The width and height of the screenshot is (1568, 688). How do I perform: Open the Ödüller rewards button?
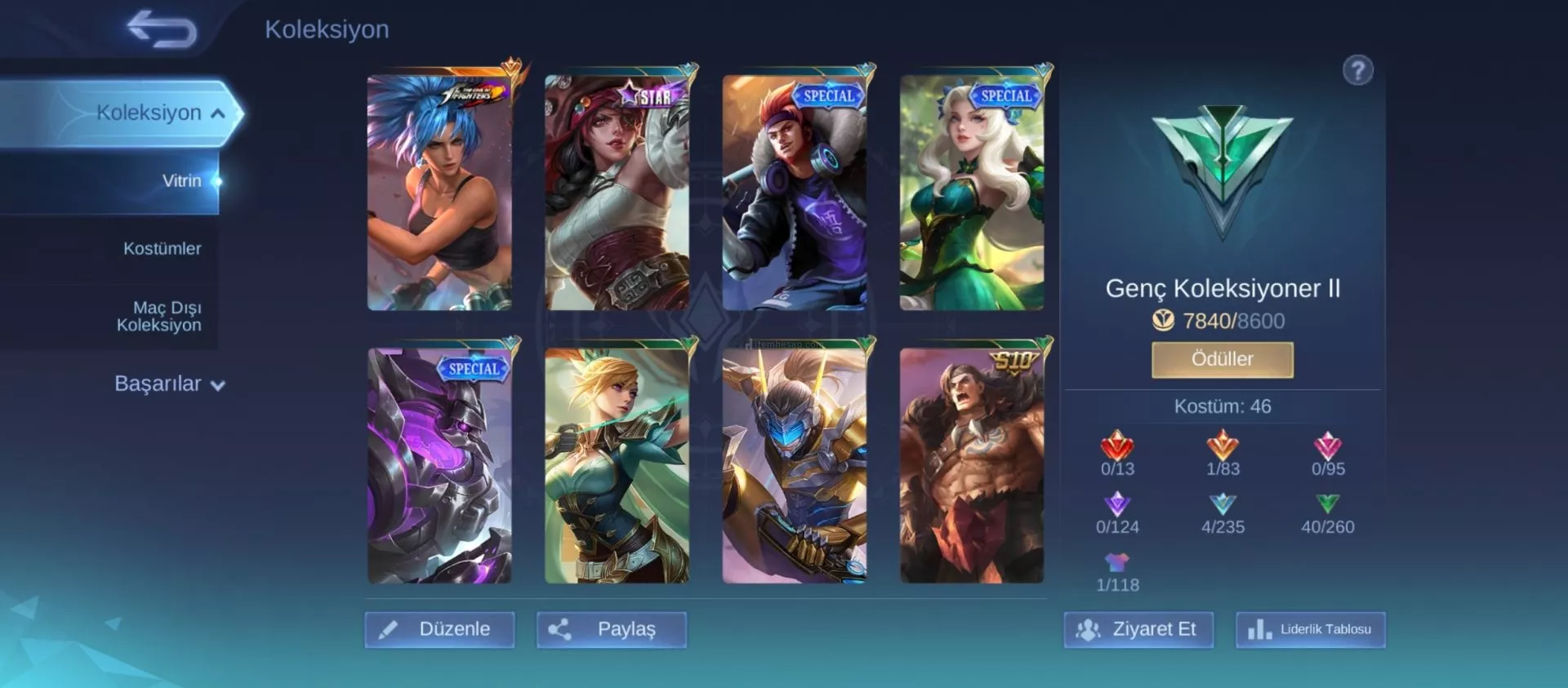(x=1222, y=359)
